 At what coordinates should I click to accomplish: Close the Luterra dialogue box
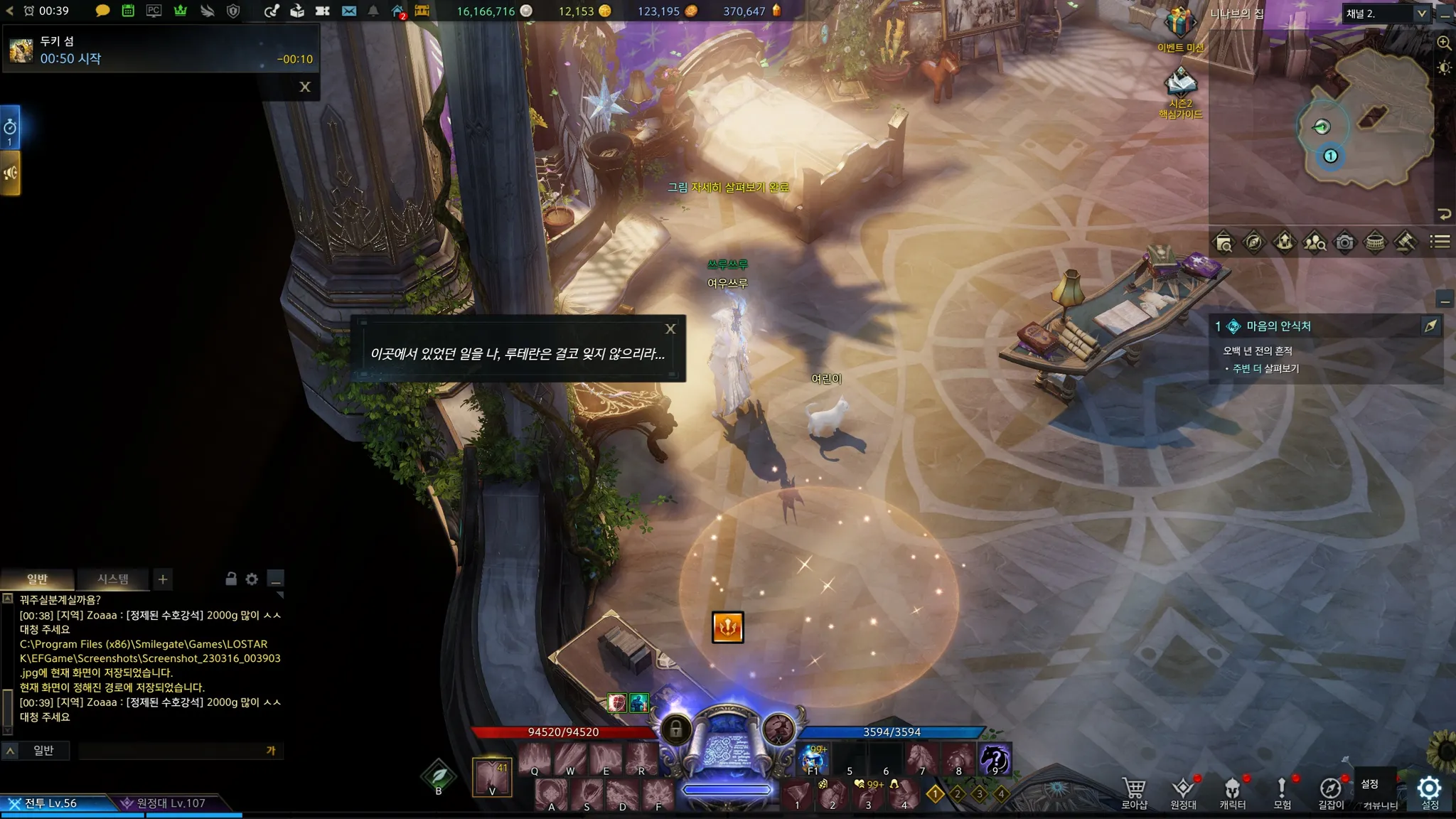670,329
